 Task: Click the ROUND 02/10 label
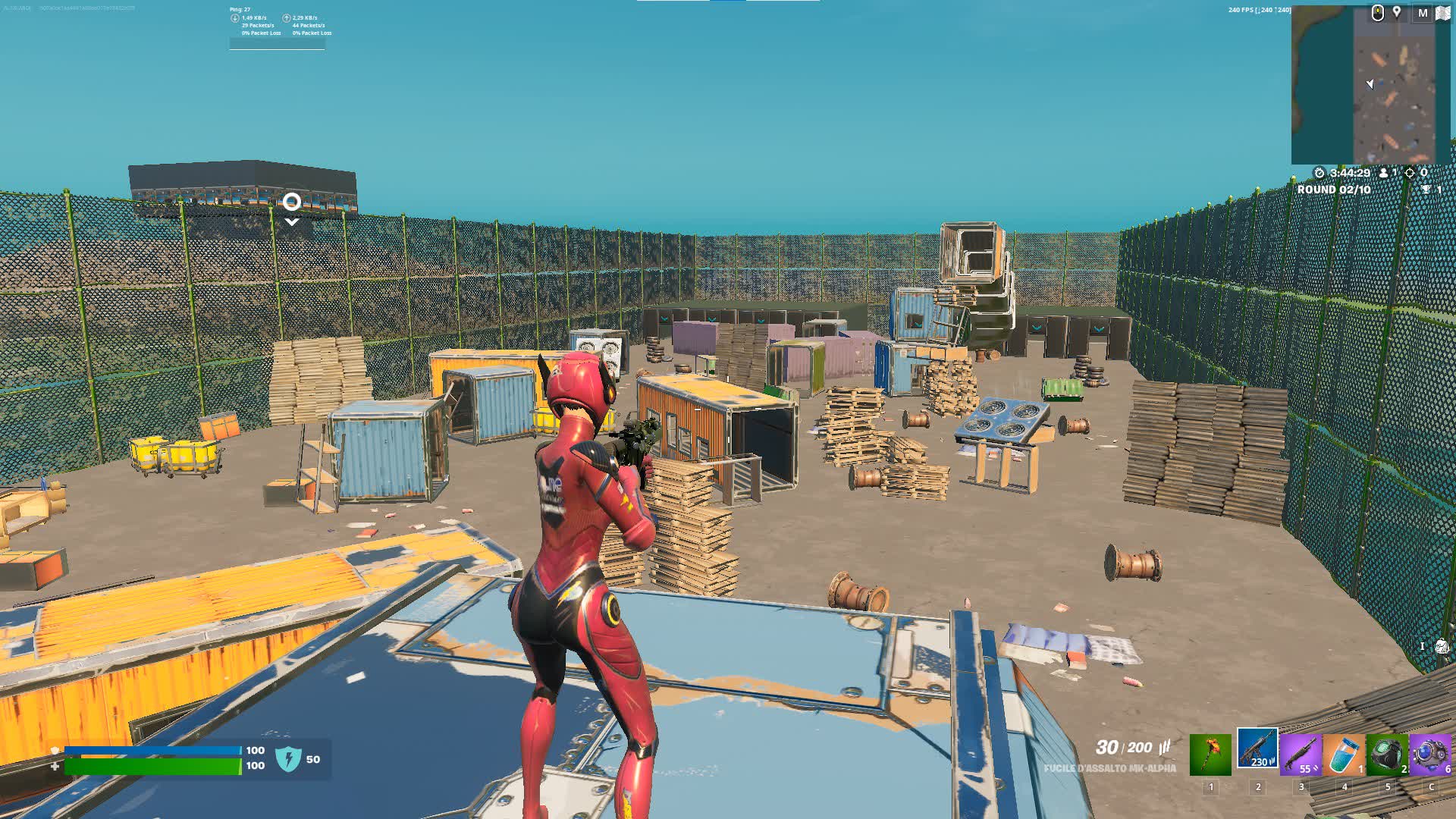(1333, 189)
